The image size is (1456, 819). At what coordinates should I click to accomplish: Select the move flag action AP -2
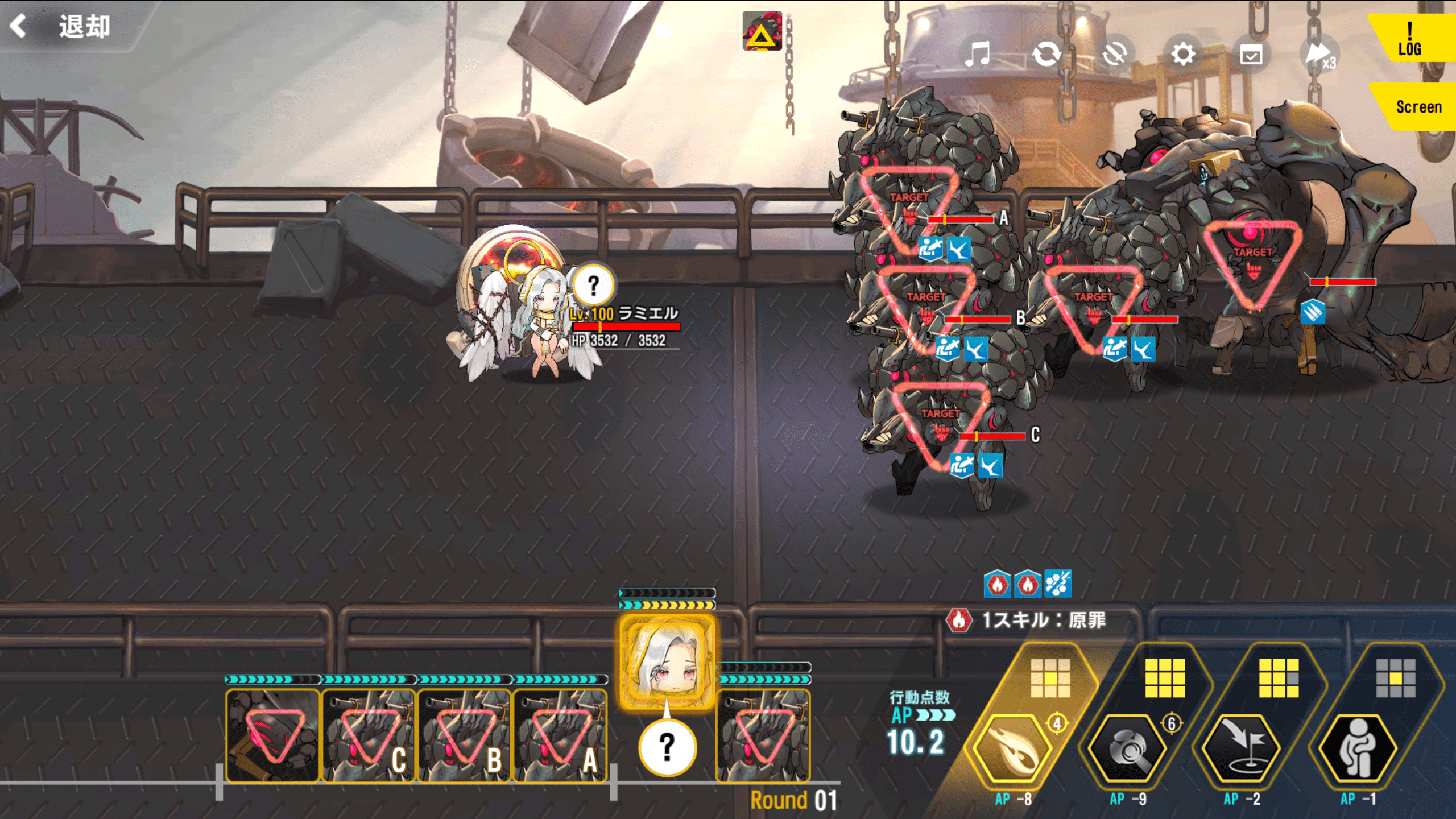click(1242, 748)
